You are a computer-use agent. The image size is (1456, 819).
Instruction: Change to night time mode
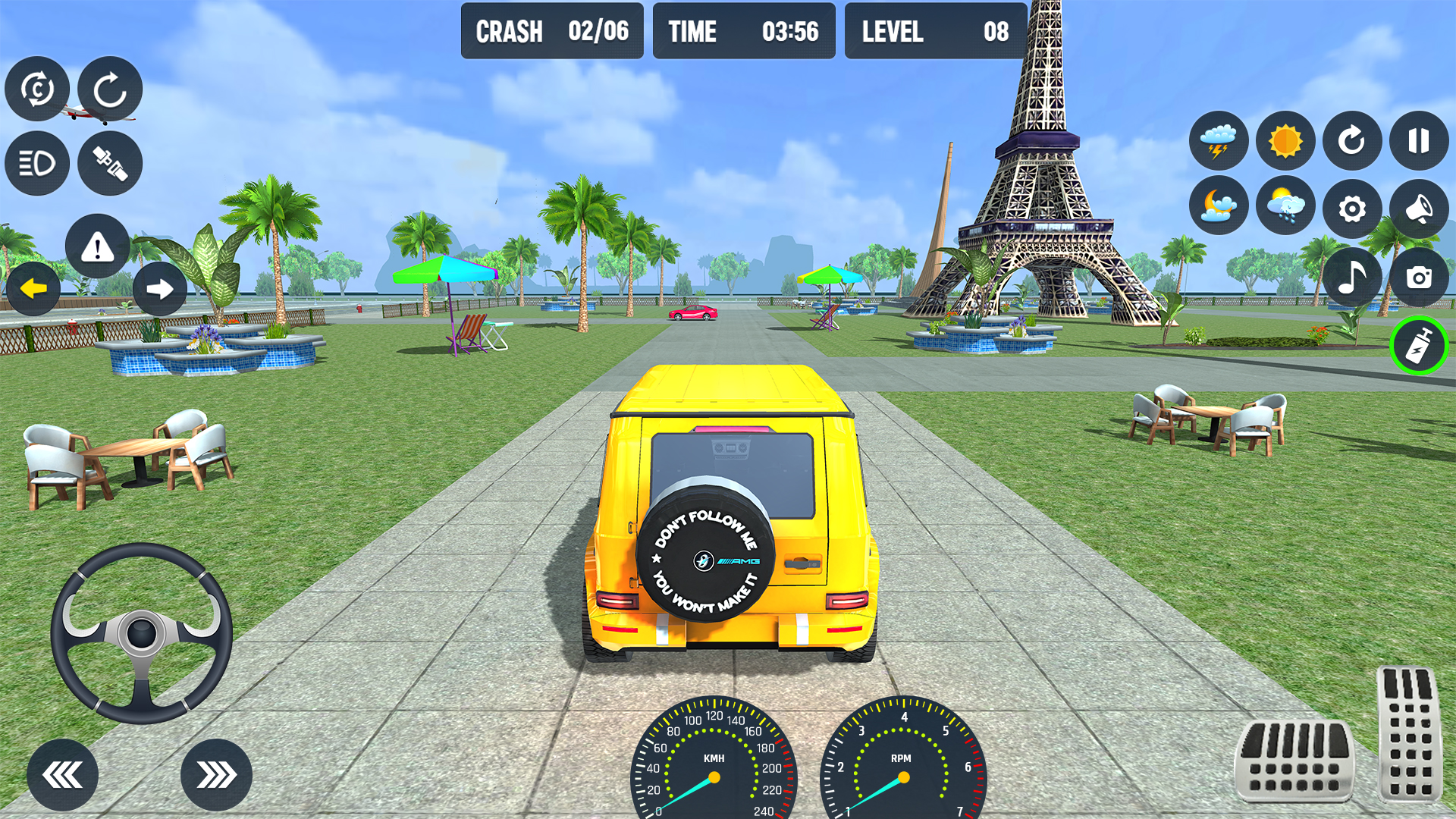tap(1219, 207)
